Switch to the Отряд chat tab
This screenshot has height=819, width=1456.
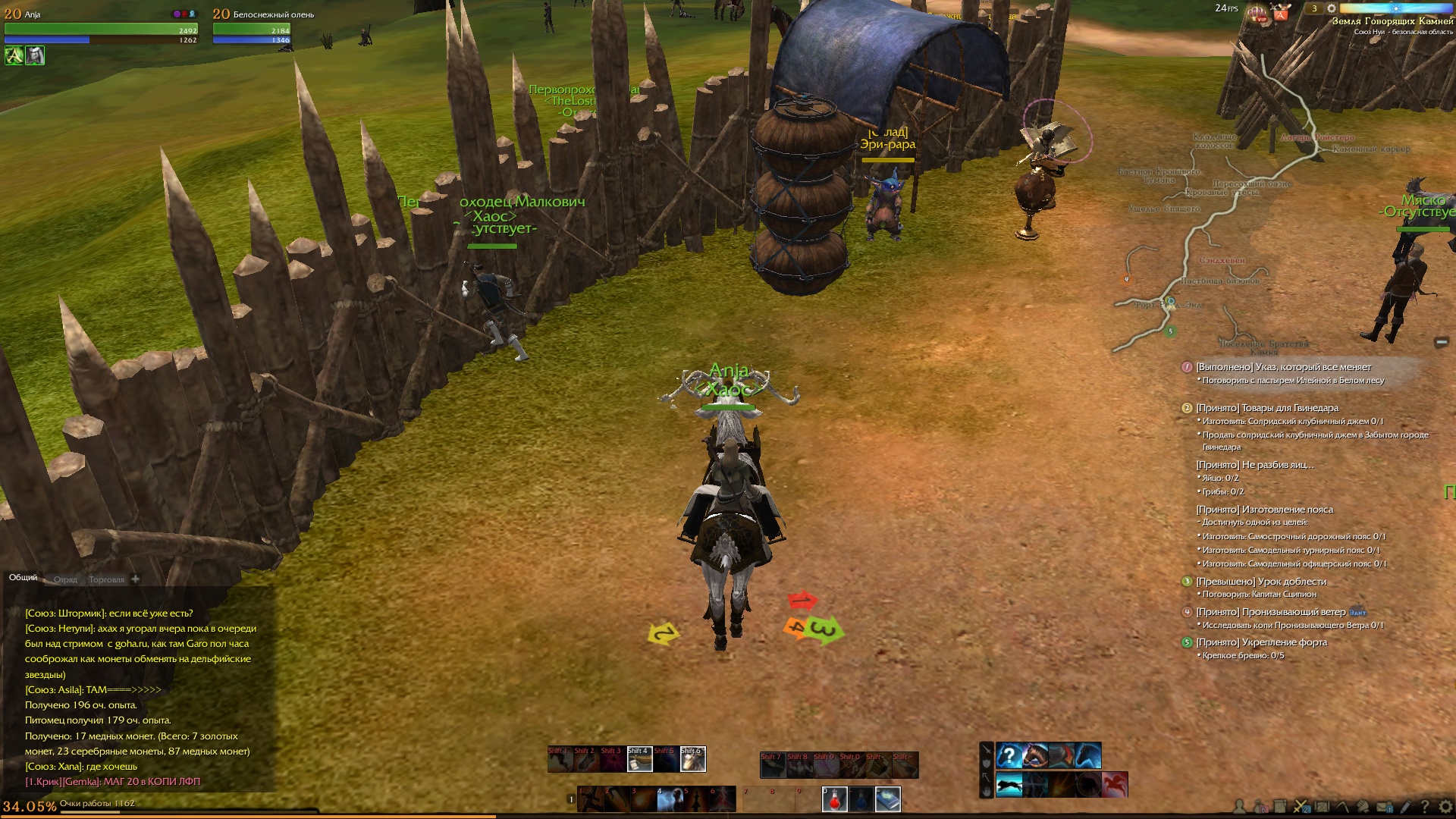pos(65,579)
